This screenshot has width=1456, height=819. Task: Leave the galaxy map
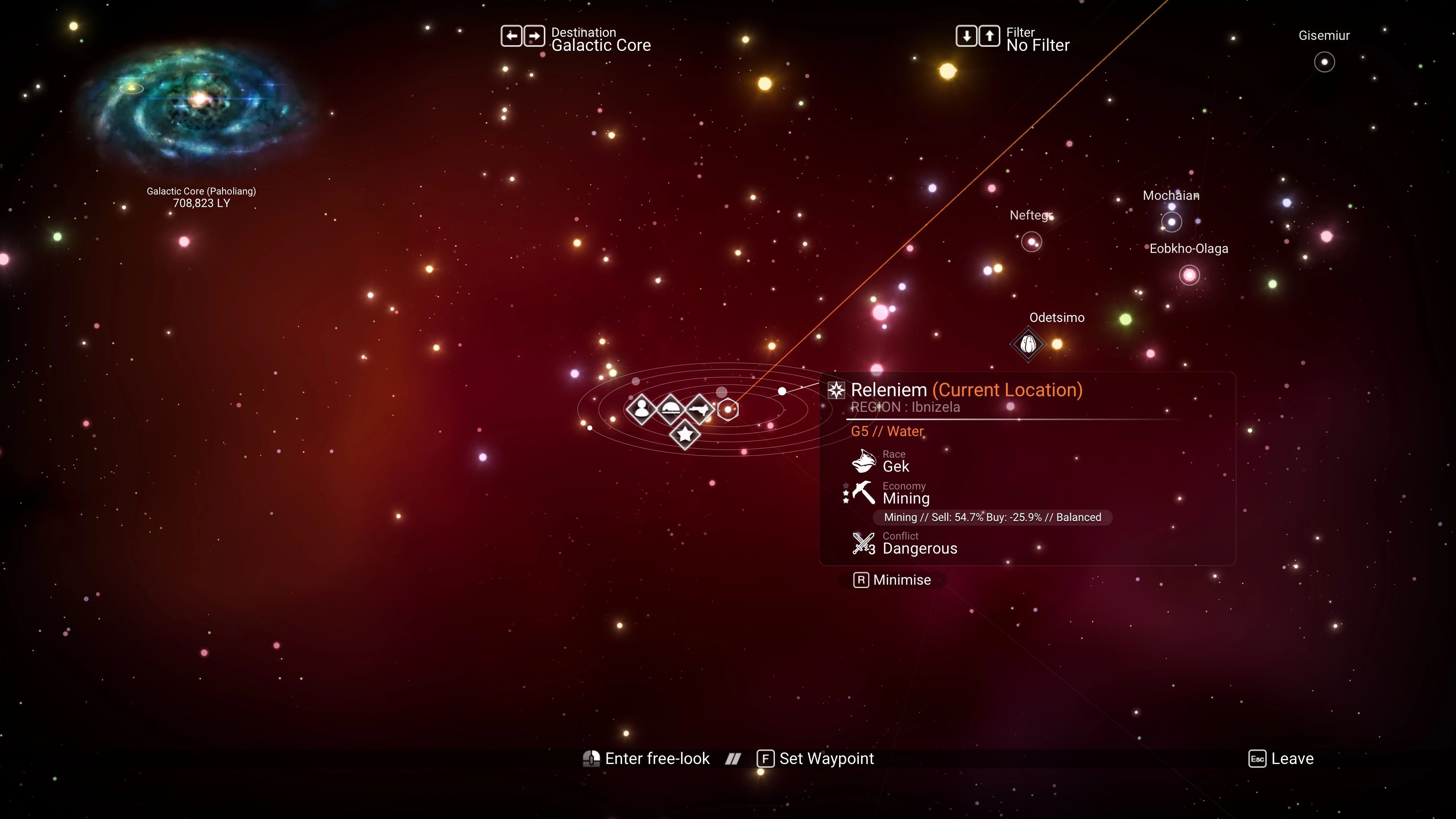click(x=1281, y=758)
